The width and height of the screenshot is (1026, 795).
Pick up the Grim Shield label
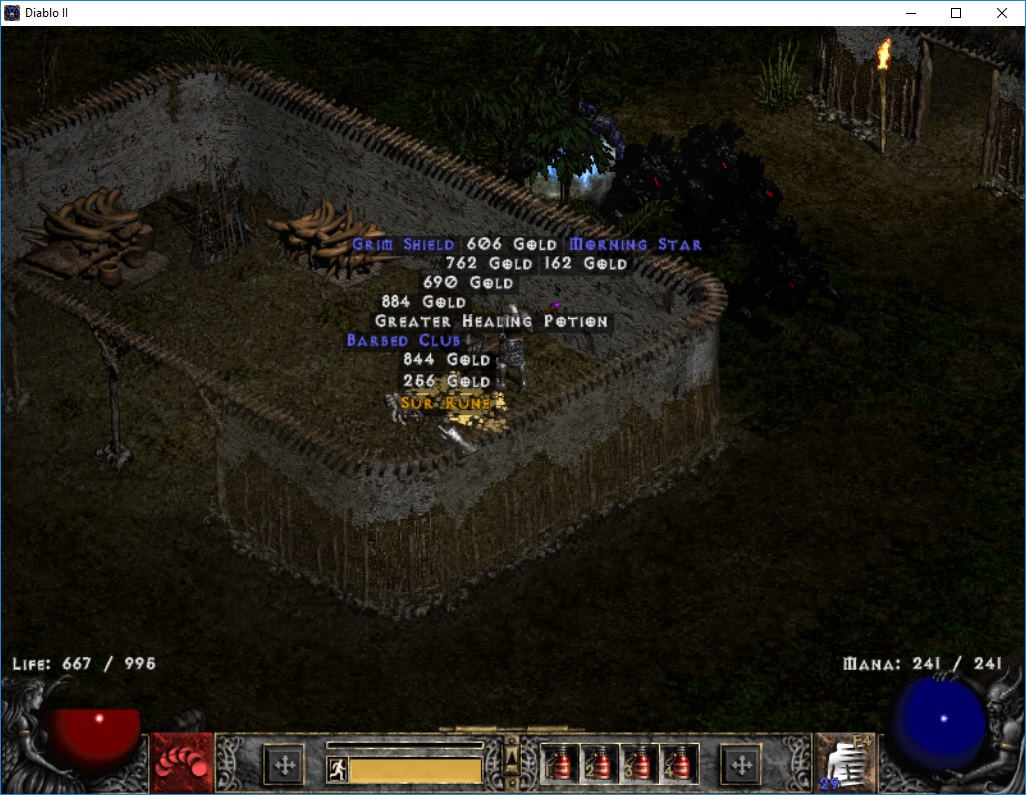pyautogui.click(x=403, y=245)
